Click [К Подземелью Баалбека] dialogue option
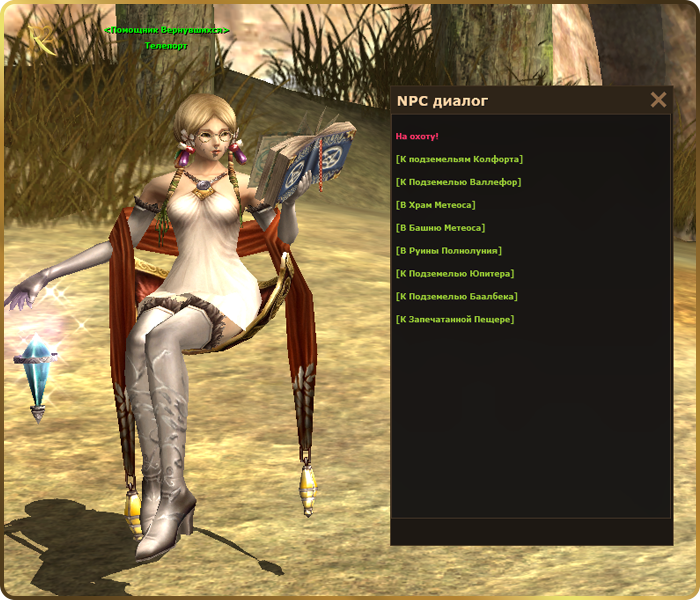The height and width of the screenshot is (600, 700). pyautogui.click(x=456, y=297)
